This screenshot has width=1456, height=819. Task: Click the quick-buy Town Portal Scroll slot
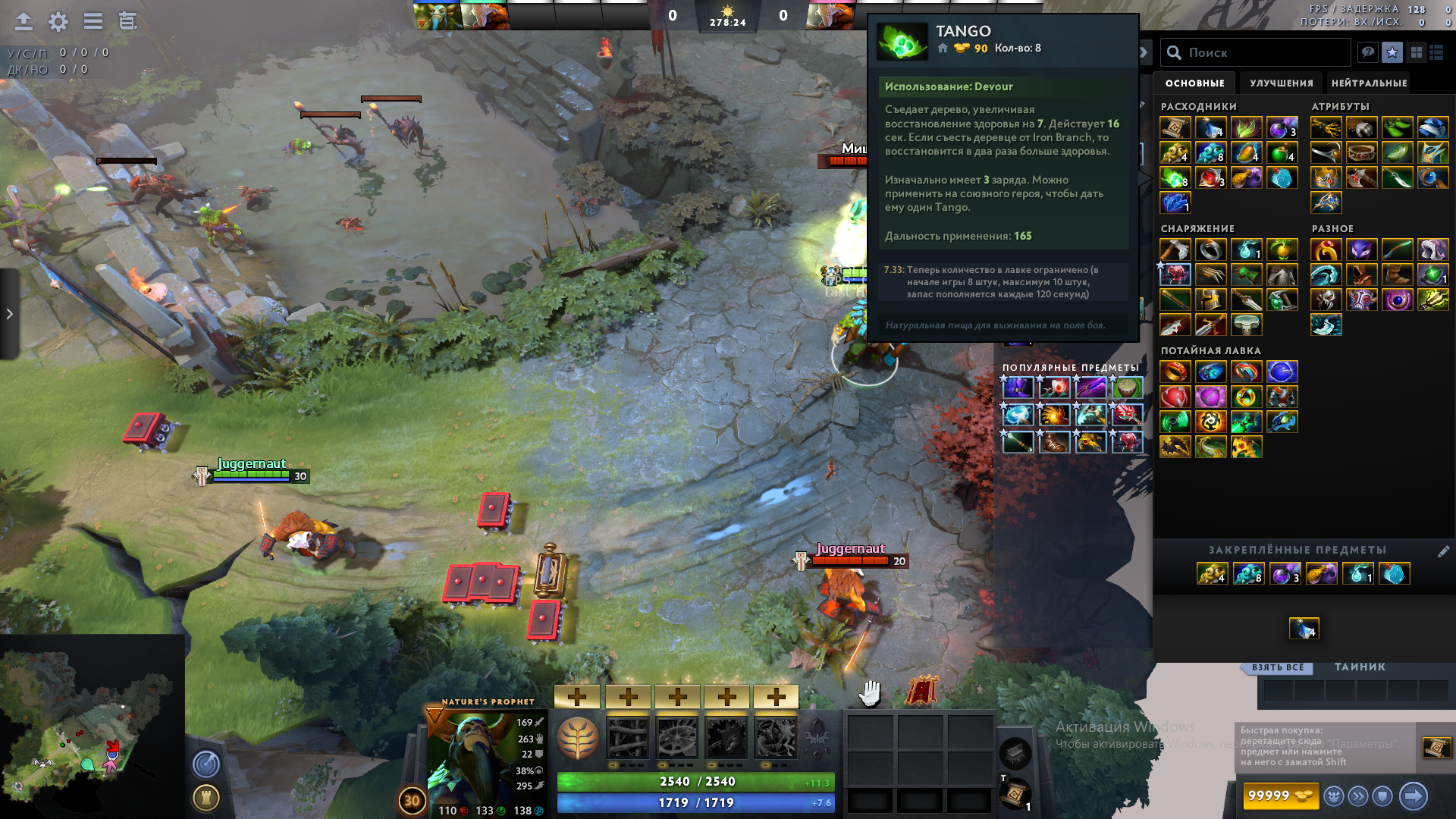1436,747
